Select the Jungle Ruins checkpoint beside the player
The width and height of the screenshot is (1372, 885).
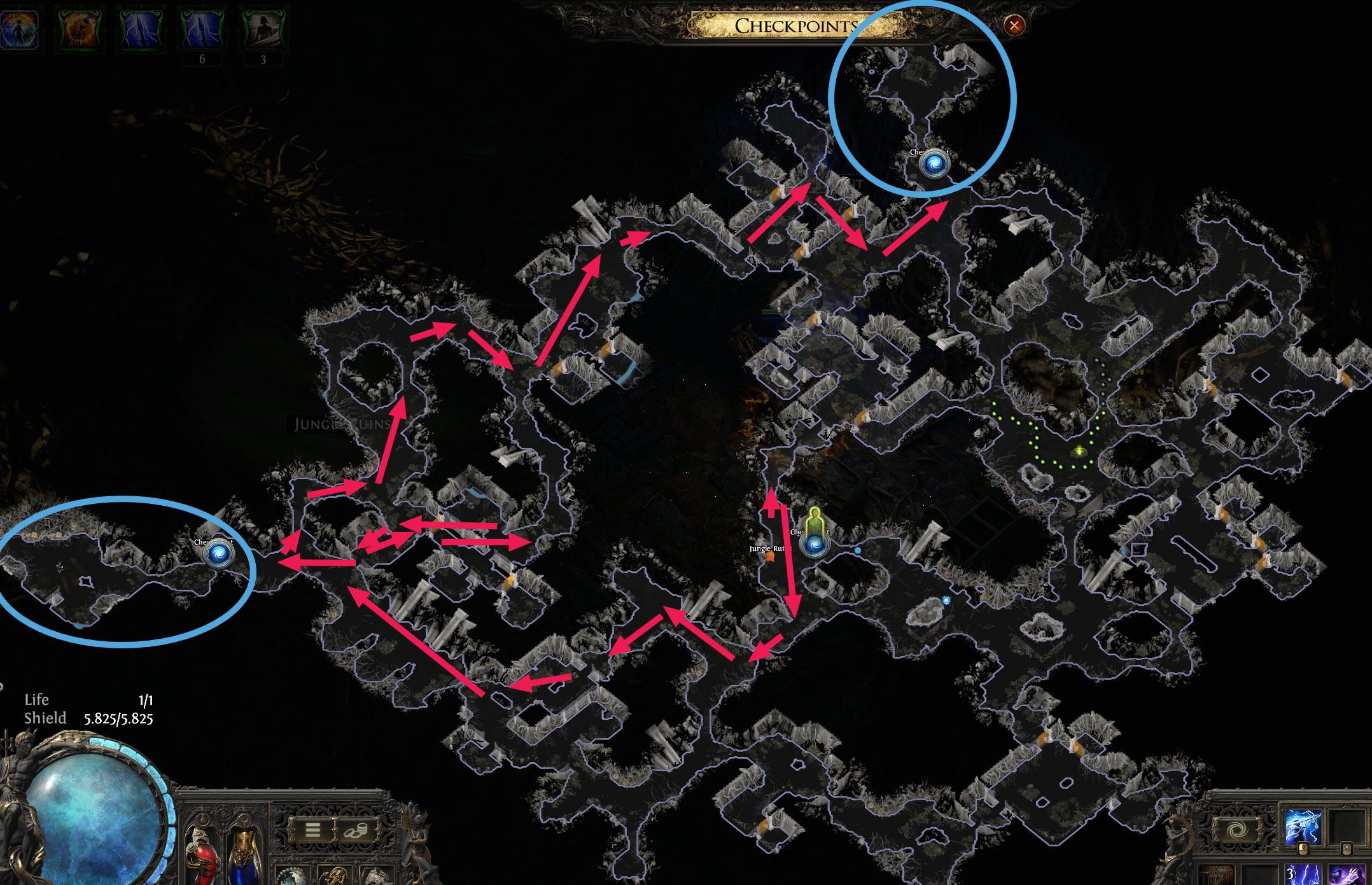(815, 545)
